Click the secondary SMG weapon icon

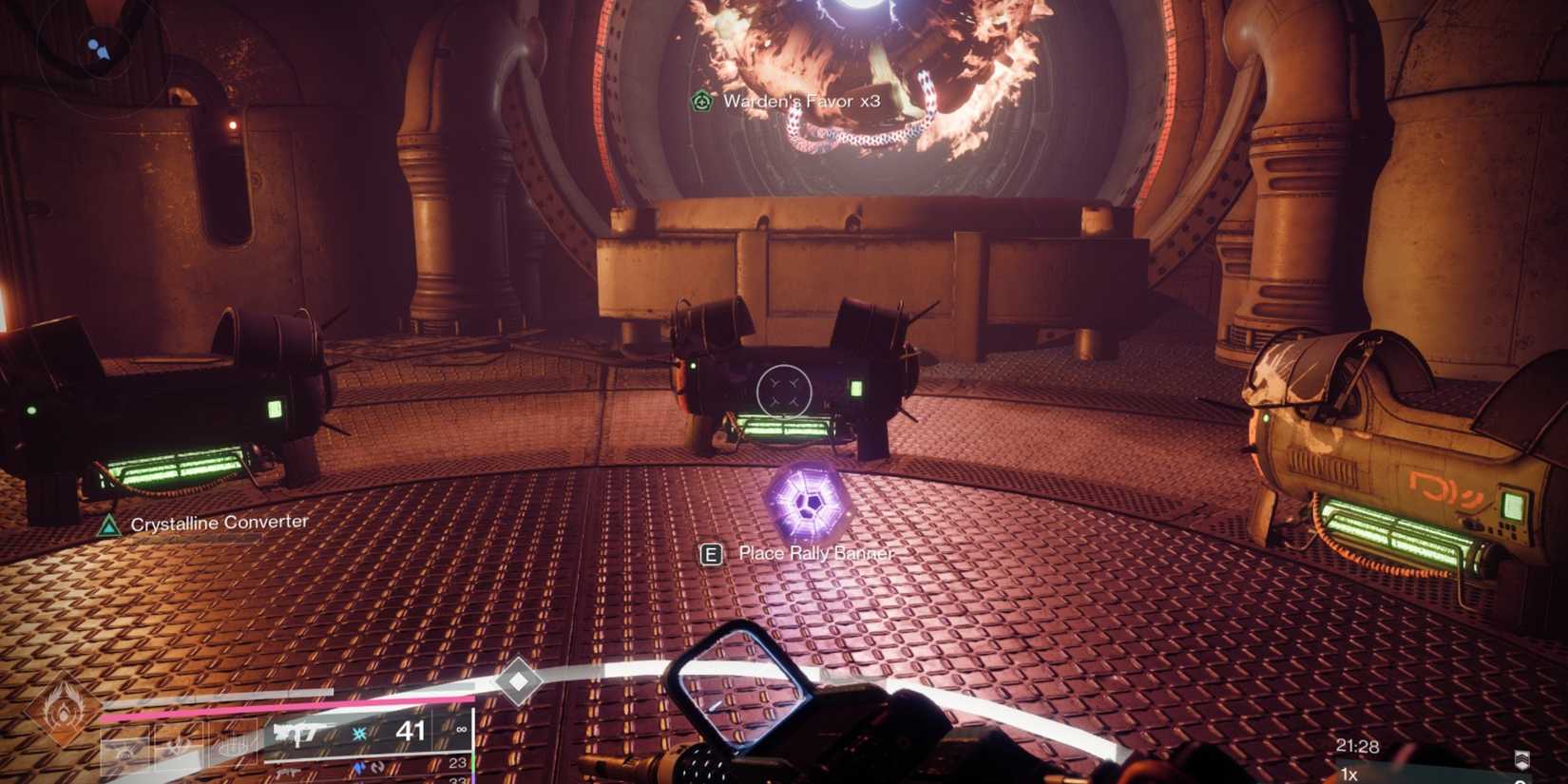288,771
